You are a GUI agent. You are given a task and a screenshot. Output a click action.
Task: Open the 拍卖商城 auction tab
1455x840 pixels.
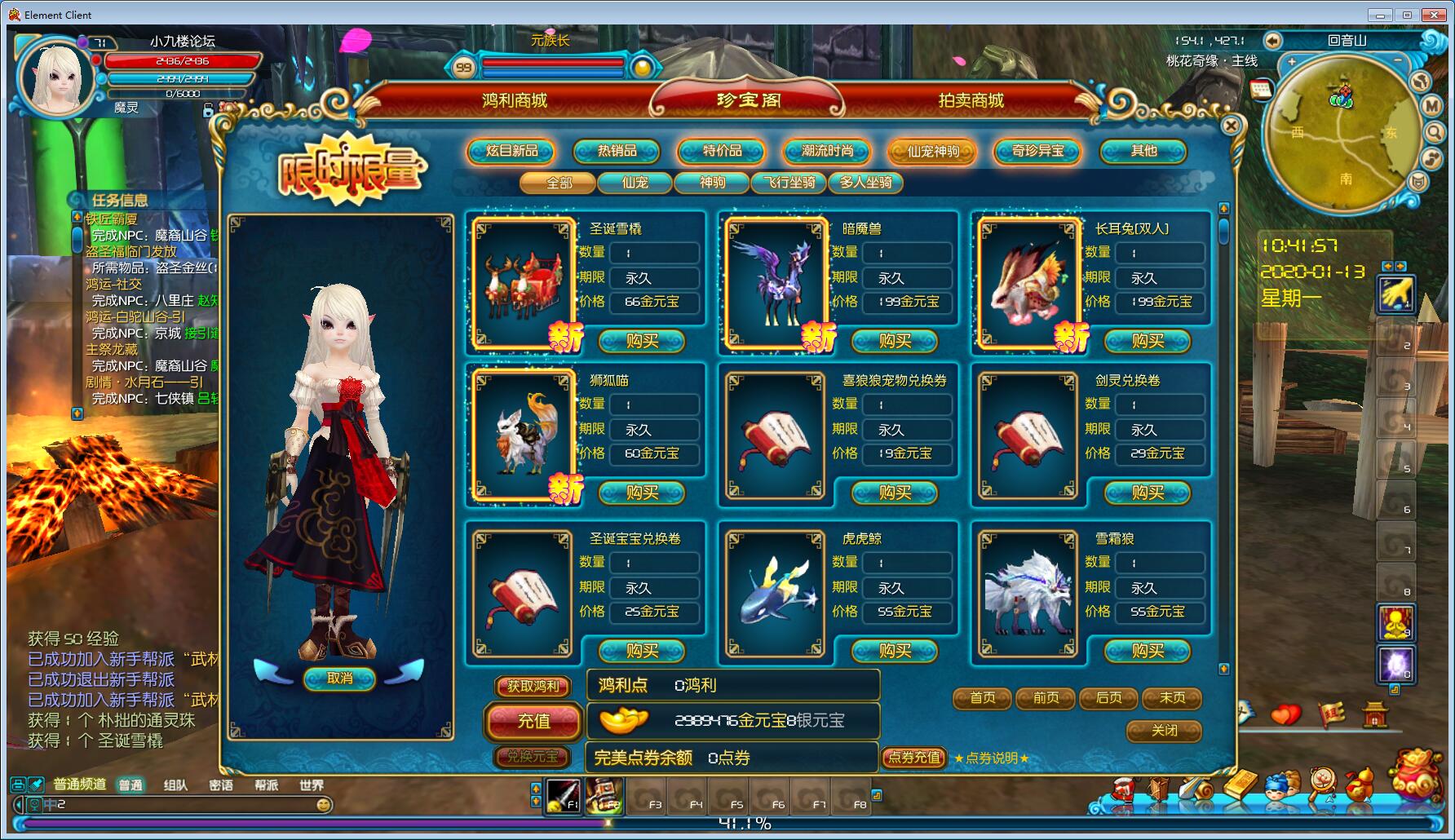pyautogui.click(x=971, y=100)
